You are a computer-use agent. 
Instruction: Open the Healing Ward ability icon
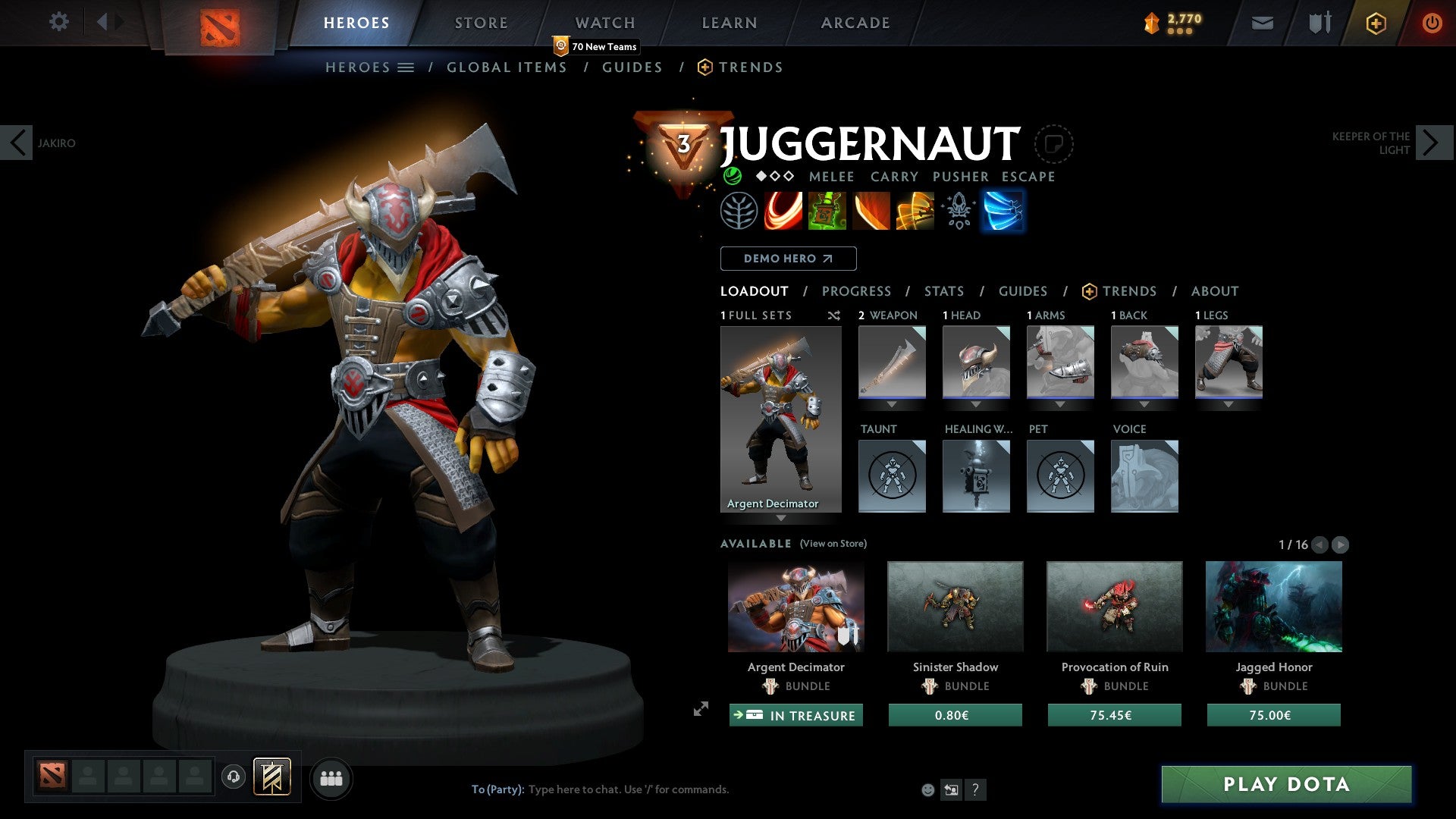click(x=827, y=211)
